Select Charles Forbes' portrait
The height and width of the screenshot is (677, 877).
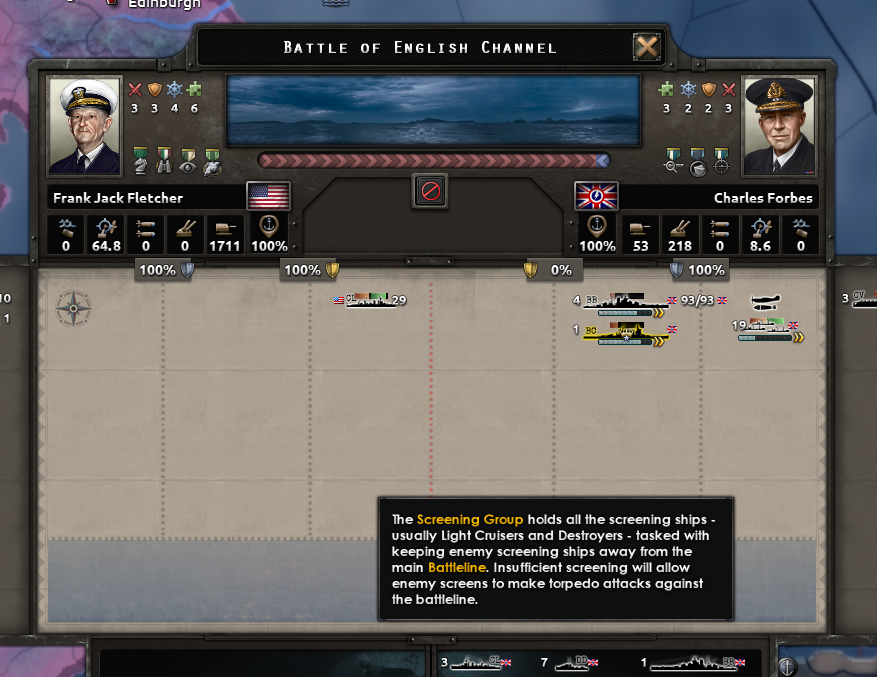tap(779, 126)
